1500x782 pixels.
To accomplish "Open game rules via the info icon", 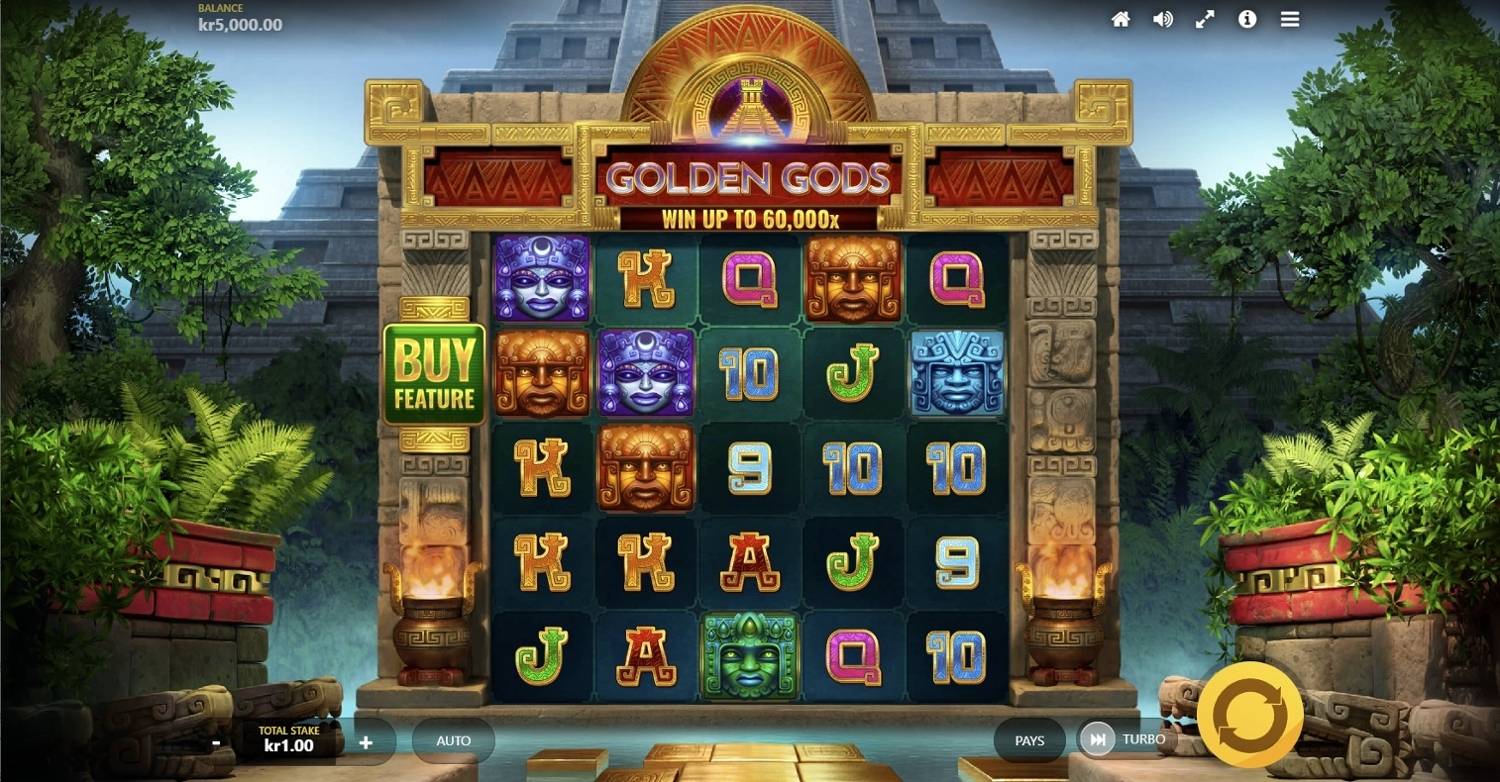I will tap(1246, 18).
